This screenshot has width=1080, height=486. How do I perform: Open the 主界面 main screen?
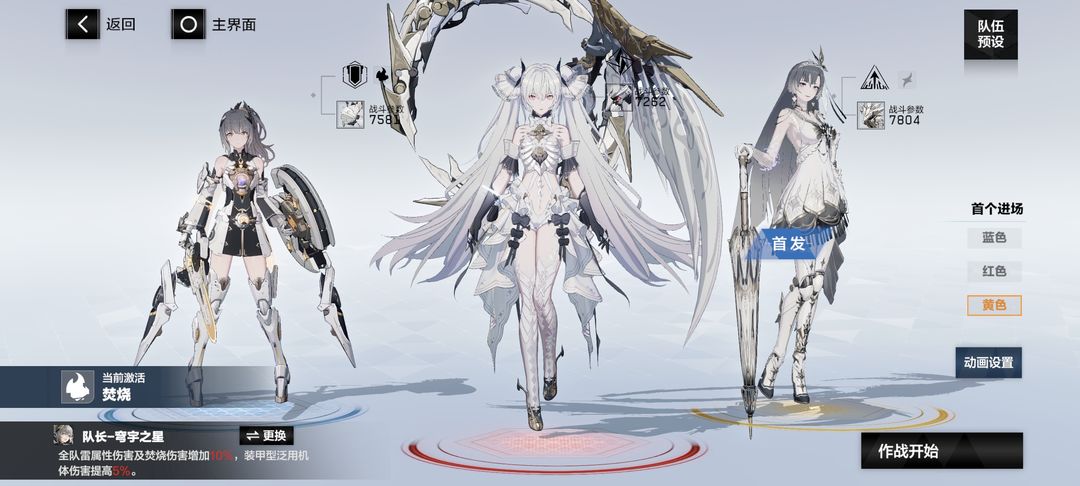(x=214, y=24)
